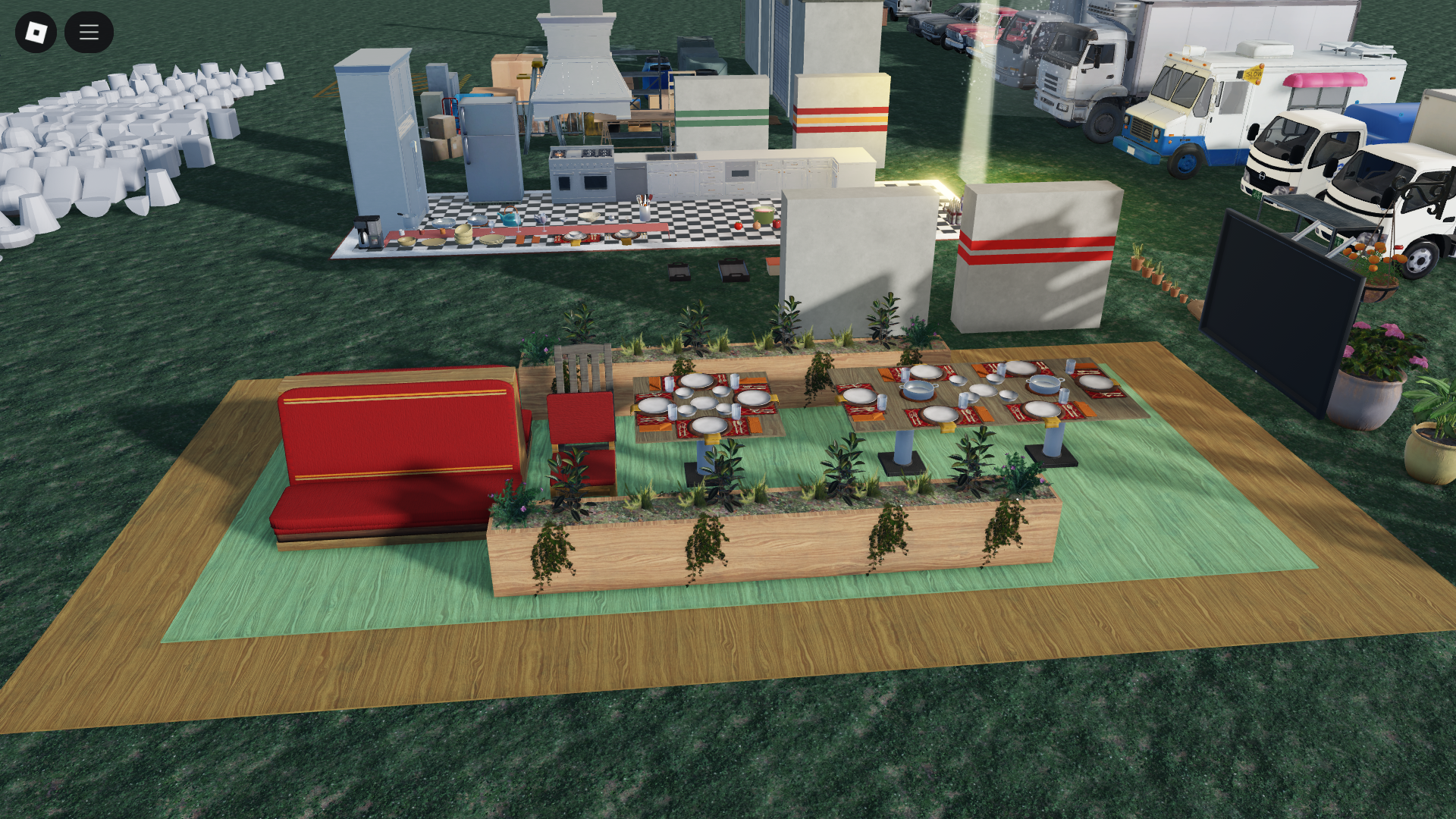Click the Roblox logo icon
Viewport: 1456px width, 819px height.
(36, 32)
